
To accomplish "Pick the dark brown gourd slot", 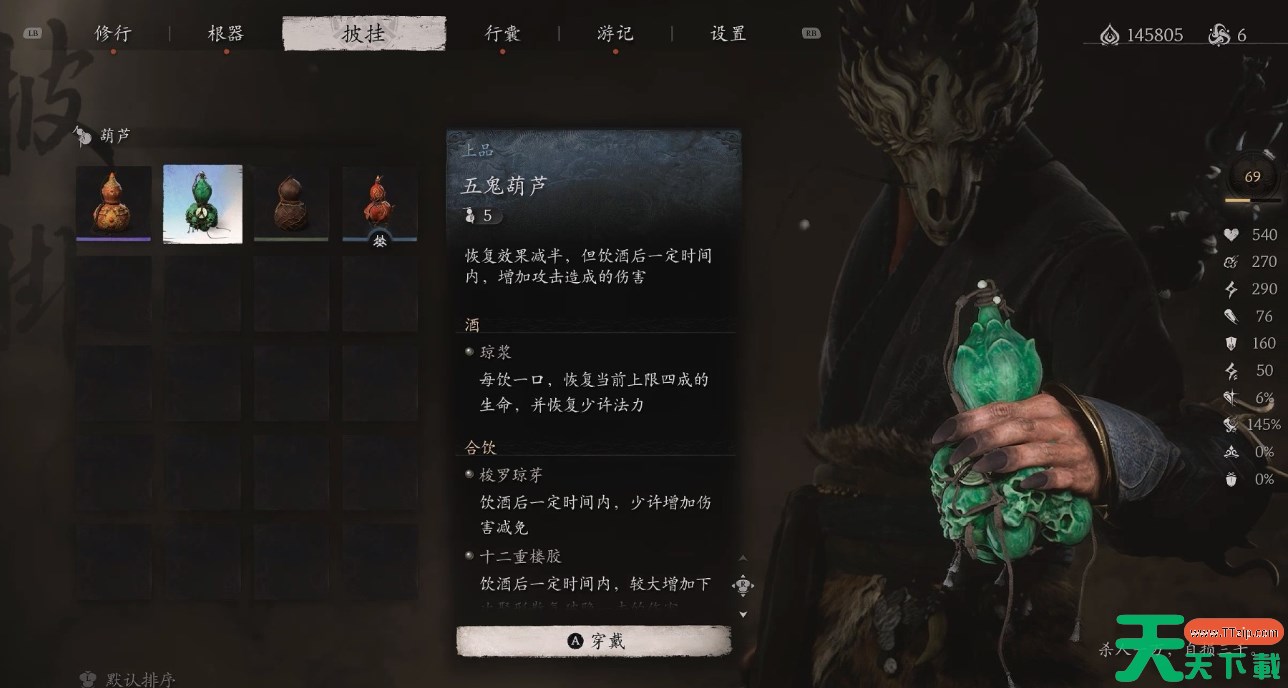I will [x=291, y=203].
